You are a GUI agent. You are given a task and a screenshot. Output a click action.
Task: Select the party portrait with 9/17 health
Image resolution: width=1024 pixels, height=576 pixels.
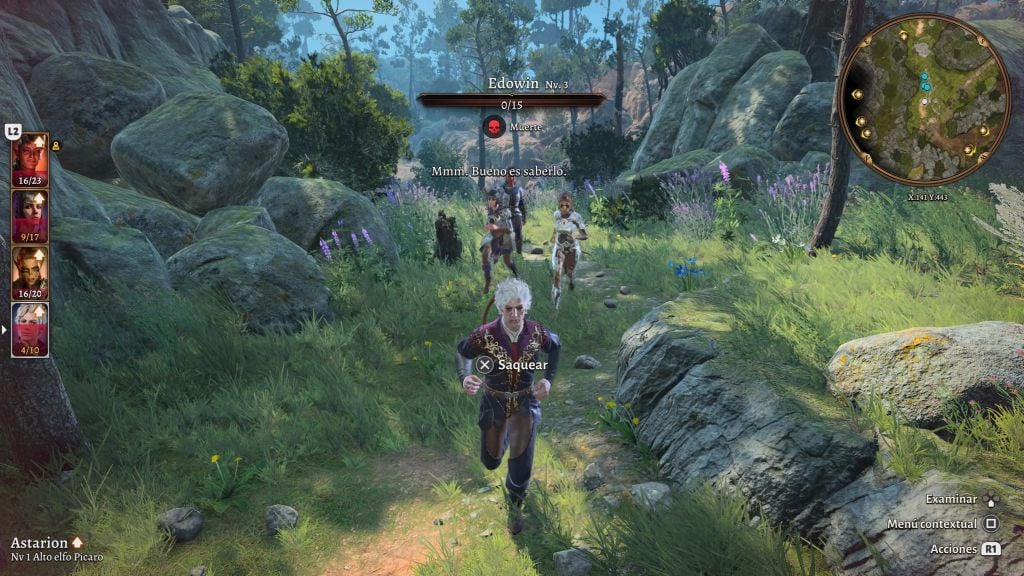coord(29,215)
